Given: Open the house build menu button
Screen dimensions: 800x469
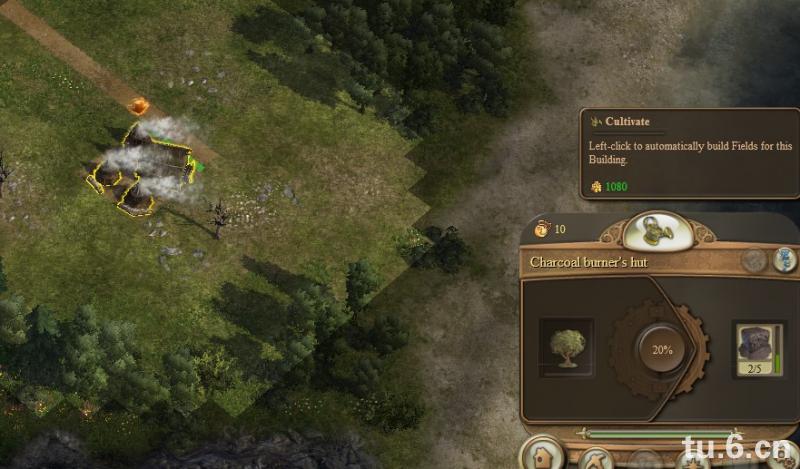Looking at the screenshot, I should coord(542,459).
